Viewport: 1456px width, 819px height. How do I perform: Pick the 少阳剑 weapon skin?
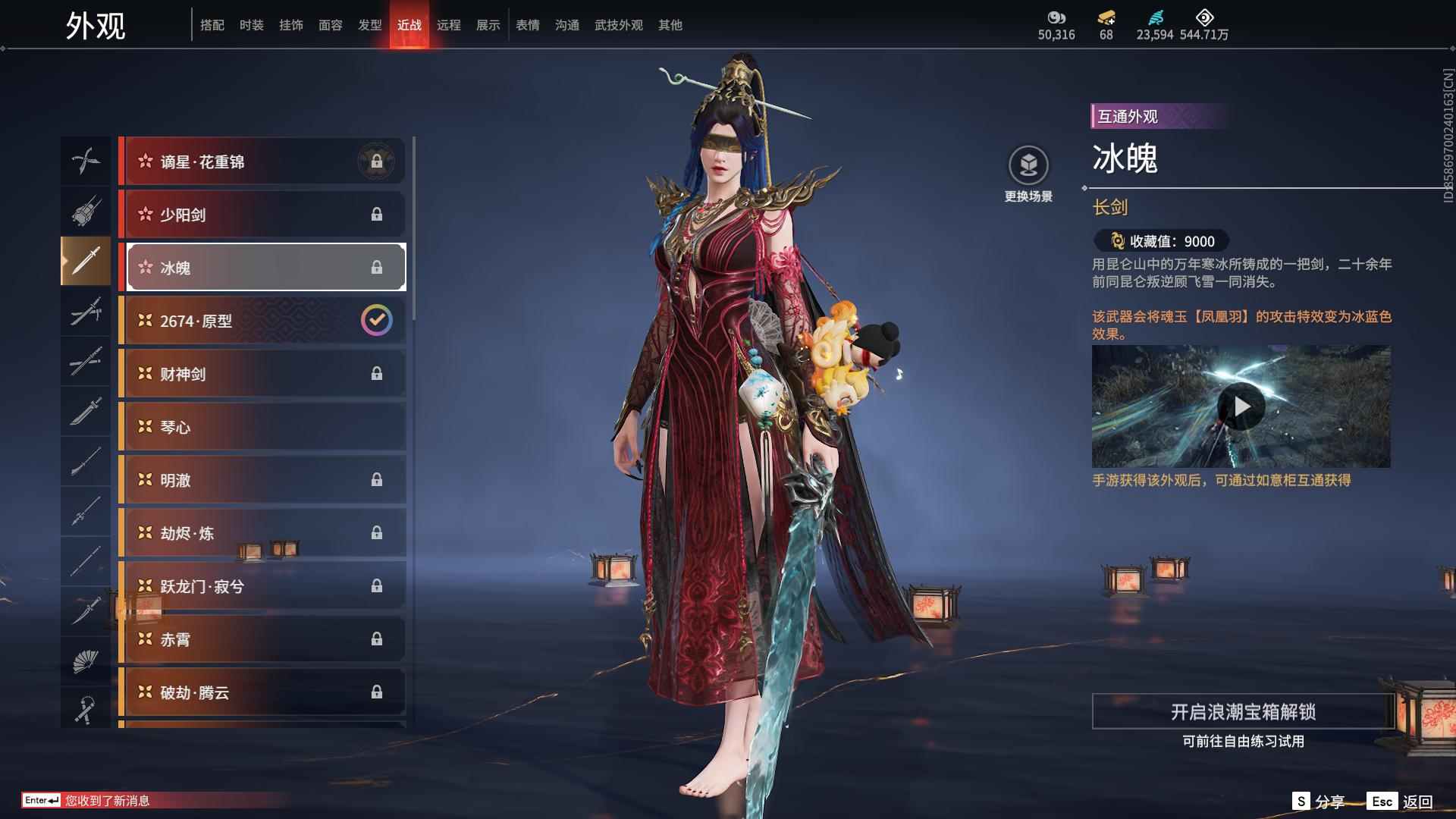pyautogui.click(x=262, y=215)
